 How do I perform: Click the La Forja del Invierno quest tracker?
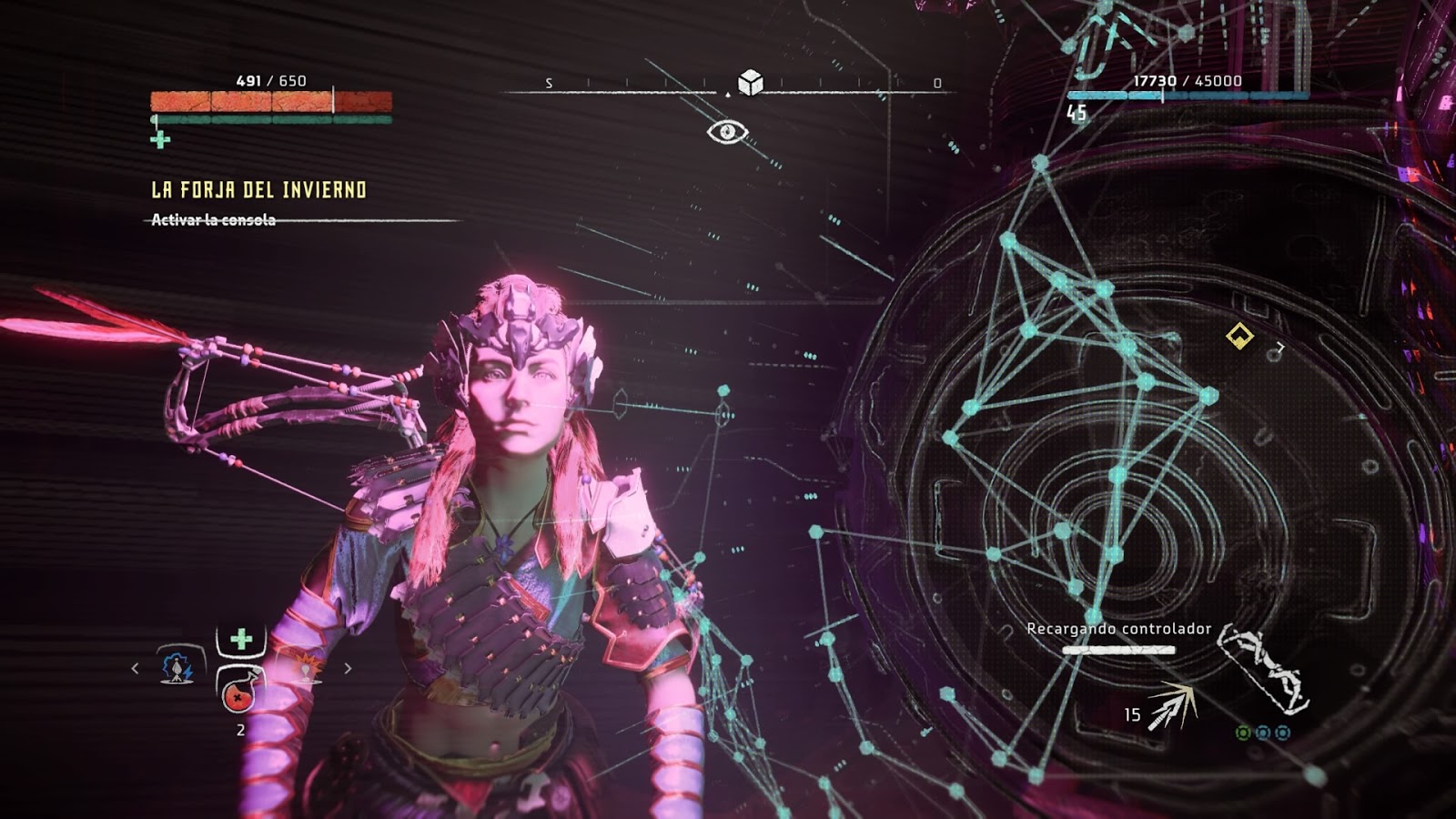tap(258, 190)
